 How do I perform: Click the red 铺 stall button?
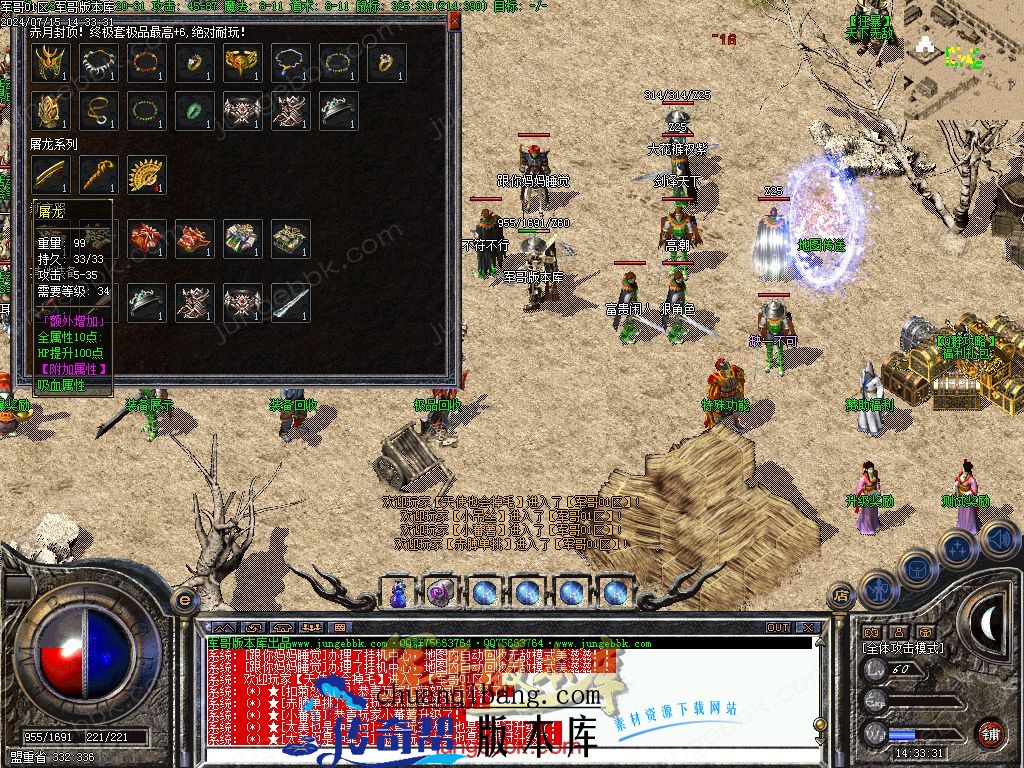pyautogui.click(x=989, y=732)
